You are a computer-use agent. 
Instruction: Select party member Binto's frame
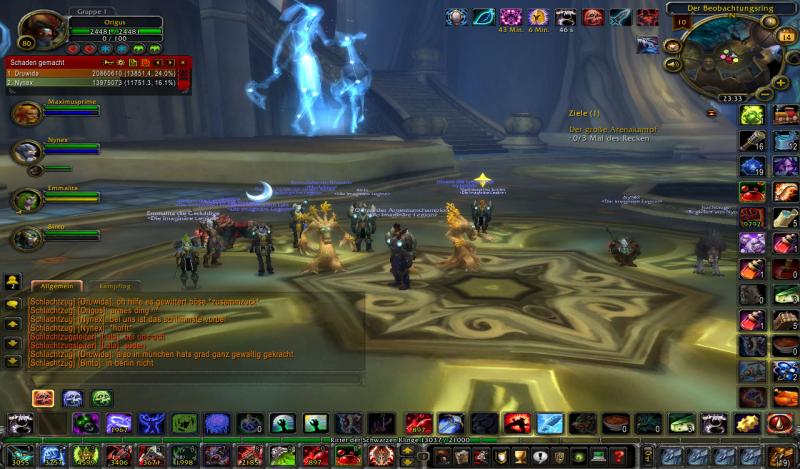28,238
